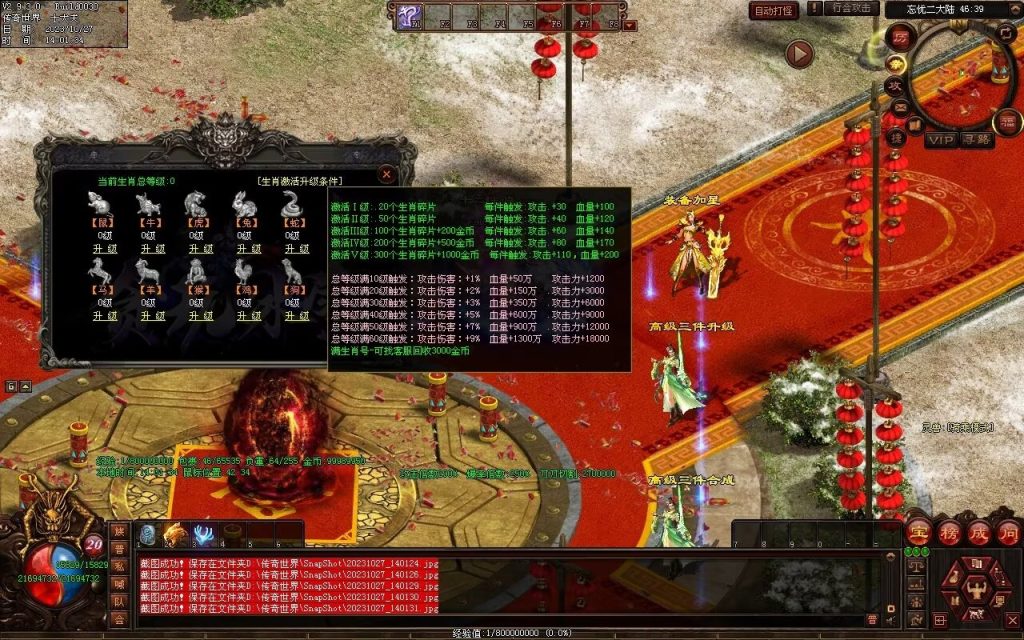1024x640 pixels.
Task: Activate 寻路 pathfinding button
Action: coord(977,140)
